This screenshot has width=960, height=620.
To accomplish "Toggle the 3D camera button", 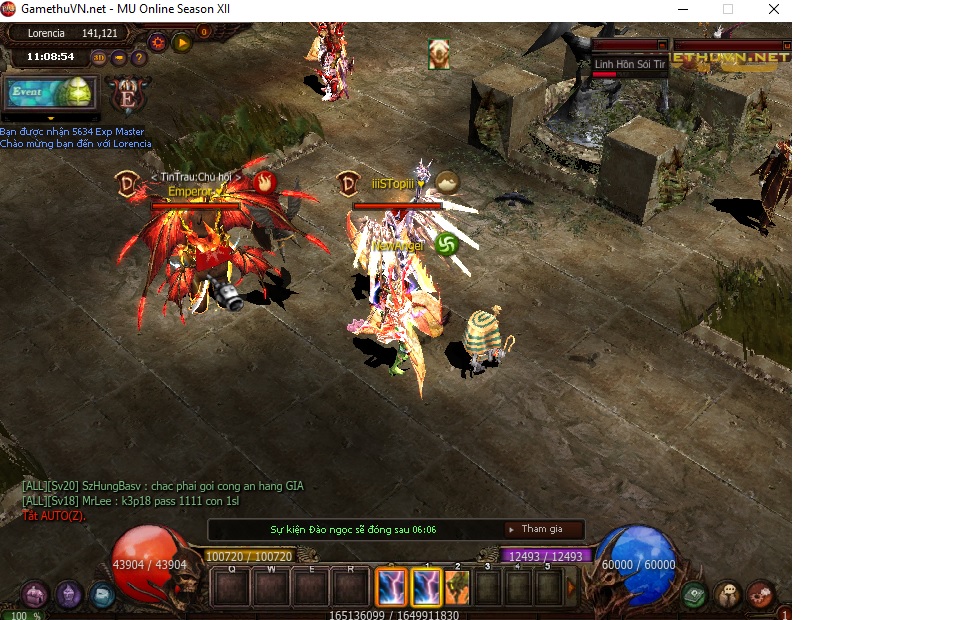I will [99, 57].
